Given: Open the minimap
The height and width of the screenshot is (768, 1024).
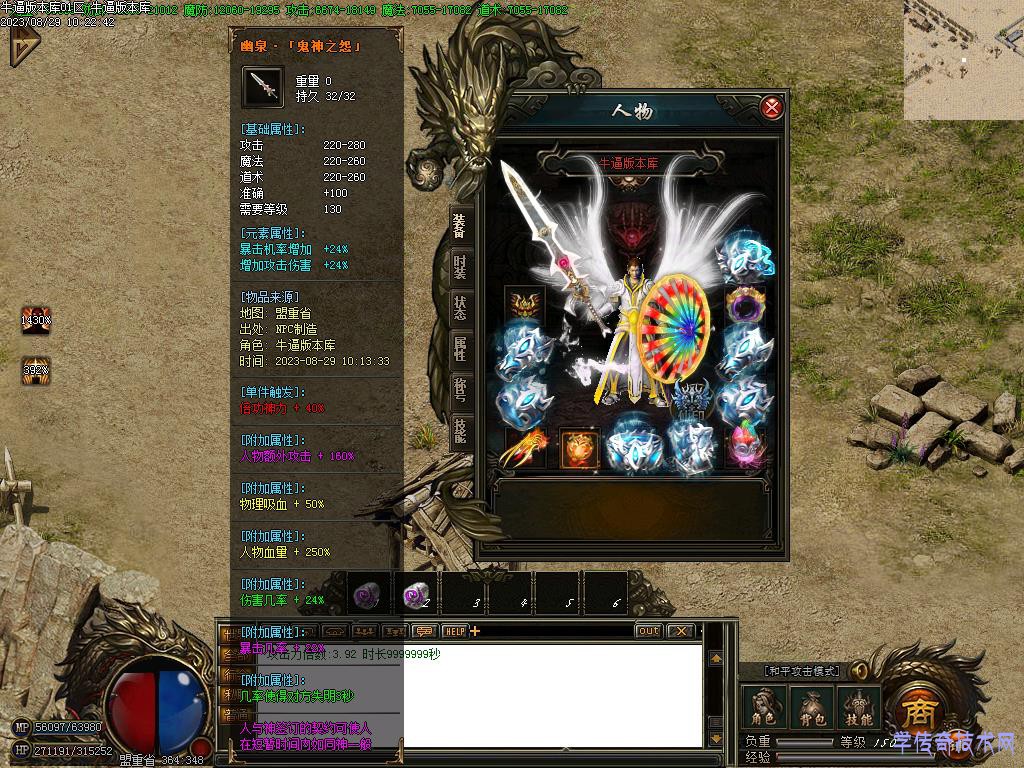Looking at the screenshot, I should coord(963,60).
